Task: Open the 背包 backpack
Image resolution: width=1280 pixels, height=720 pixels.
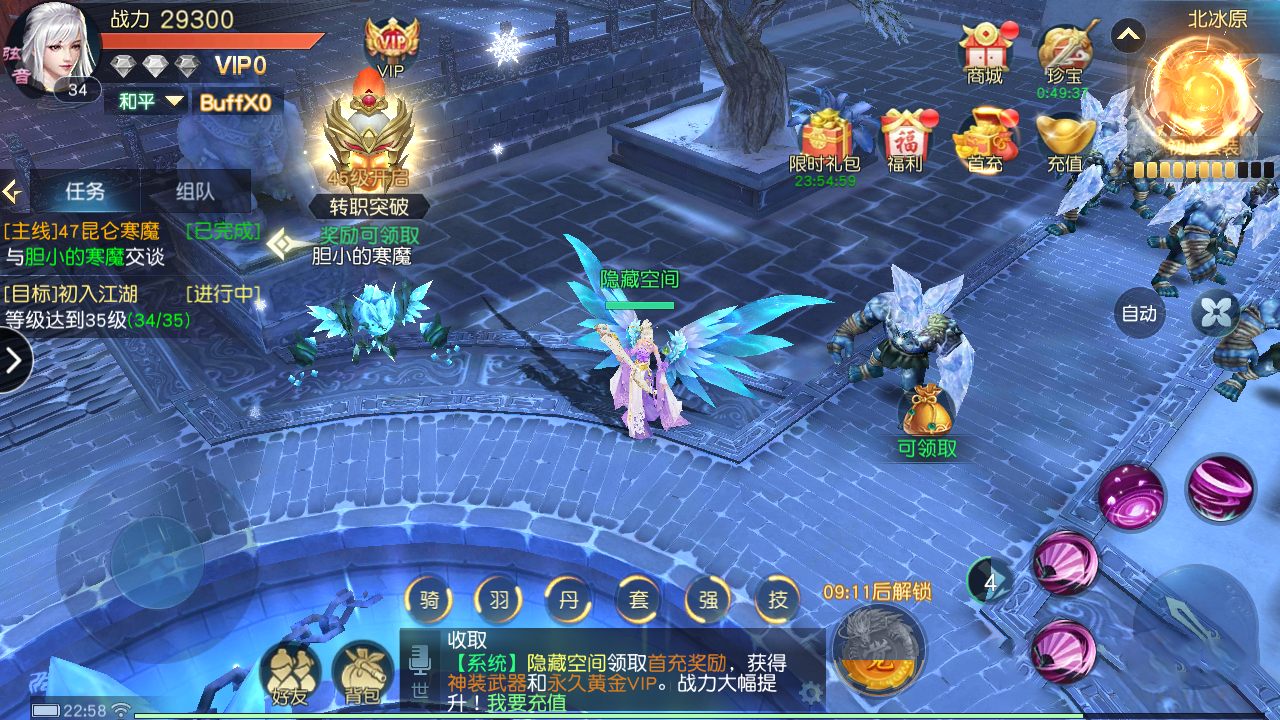Action: point(363,673)
